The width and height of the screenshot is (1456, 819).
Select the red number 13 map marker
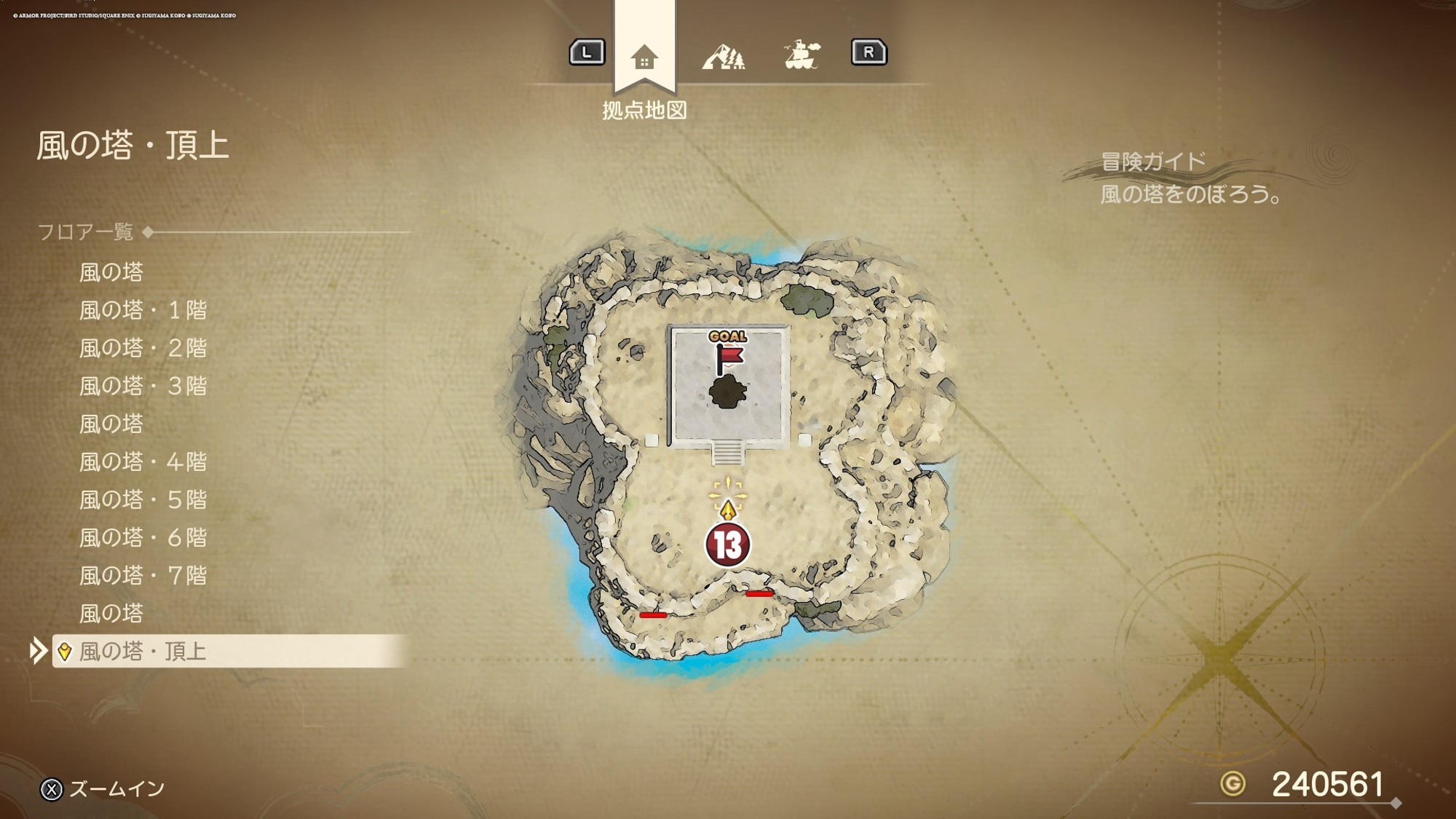727,545
